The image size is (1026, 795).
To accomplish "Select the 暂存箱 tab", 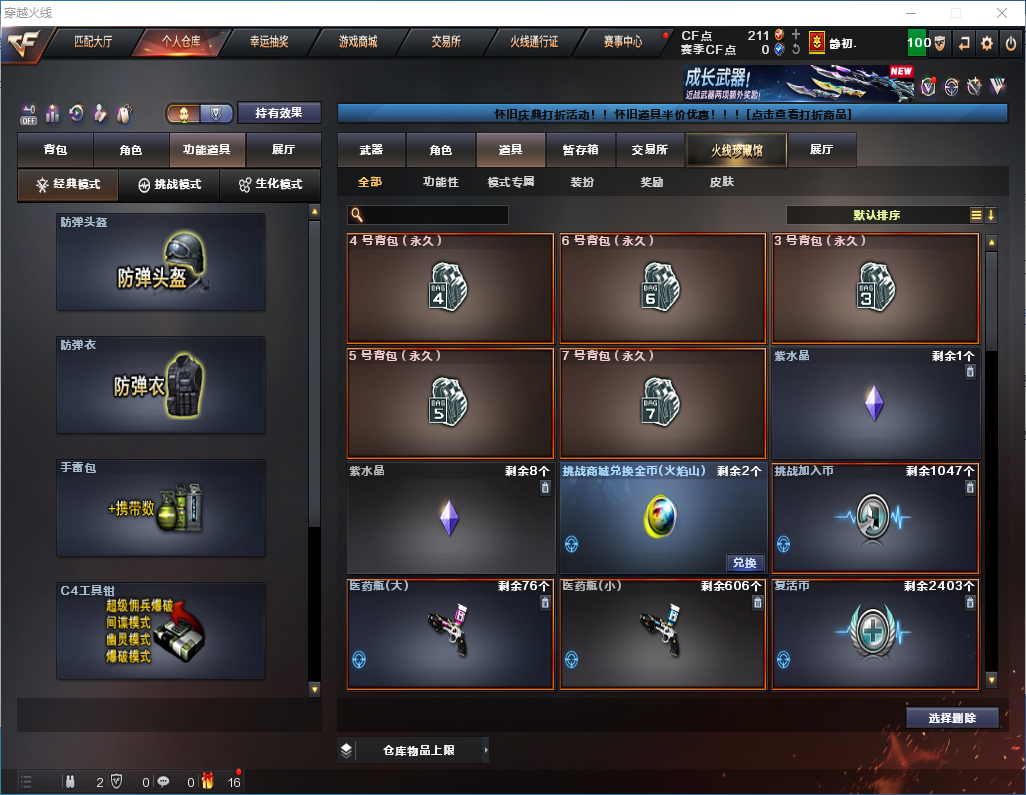I will pos(580,150).
